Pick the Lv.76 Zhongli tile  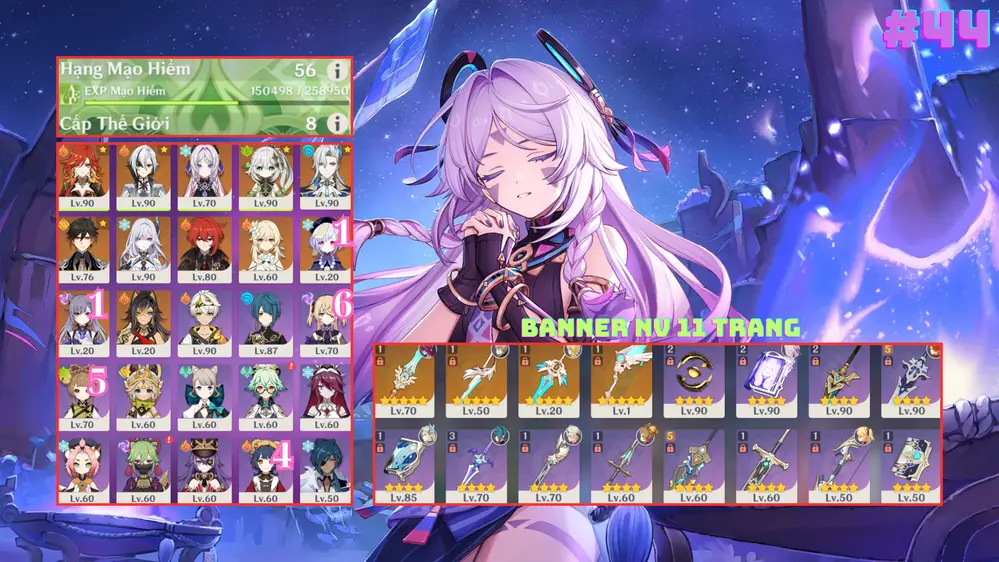pos(84,245)
